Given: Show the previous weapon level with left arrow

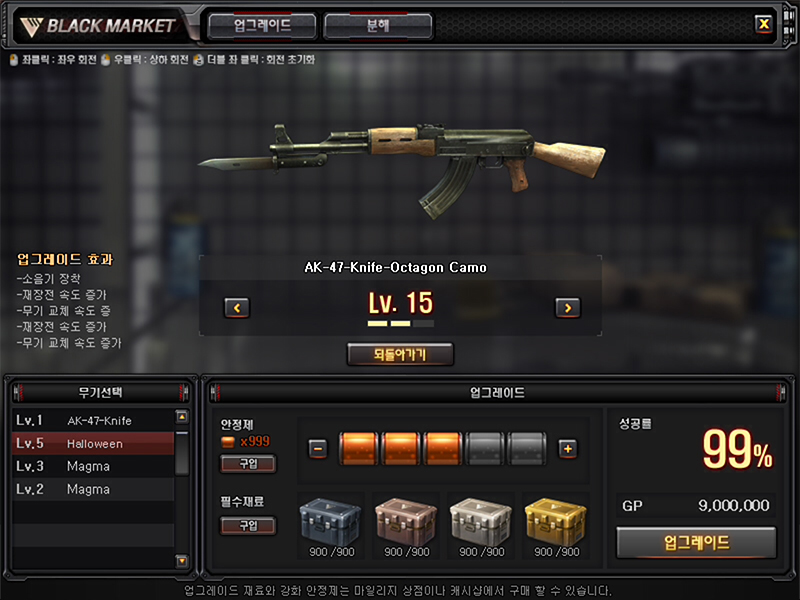Looking at the screenshot, I should (236, 308).
